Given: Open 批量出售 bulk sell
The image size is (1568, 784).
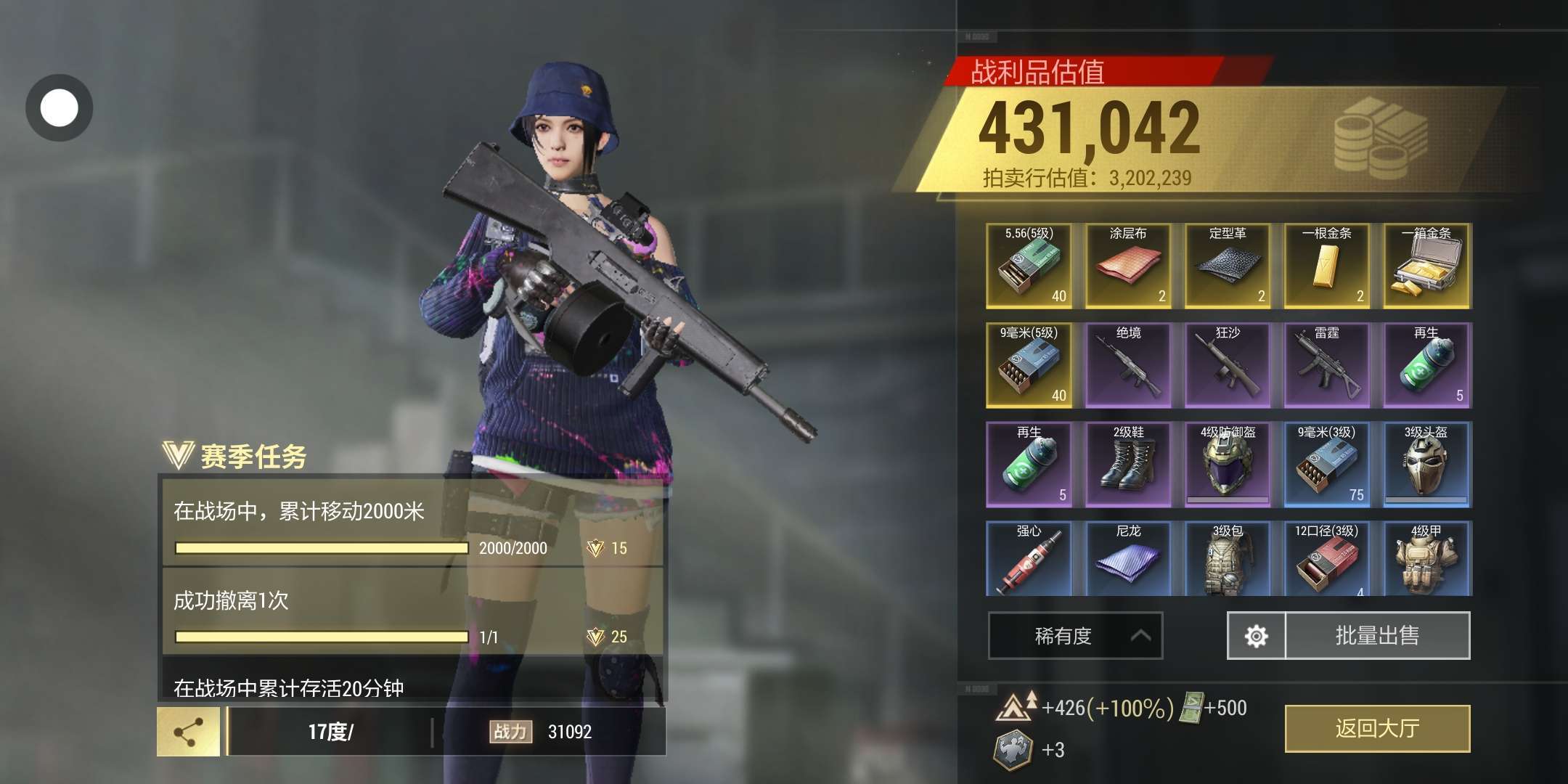Looking at the screenshot, I should coord(1377,636).
